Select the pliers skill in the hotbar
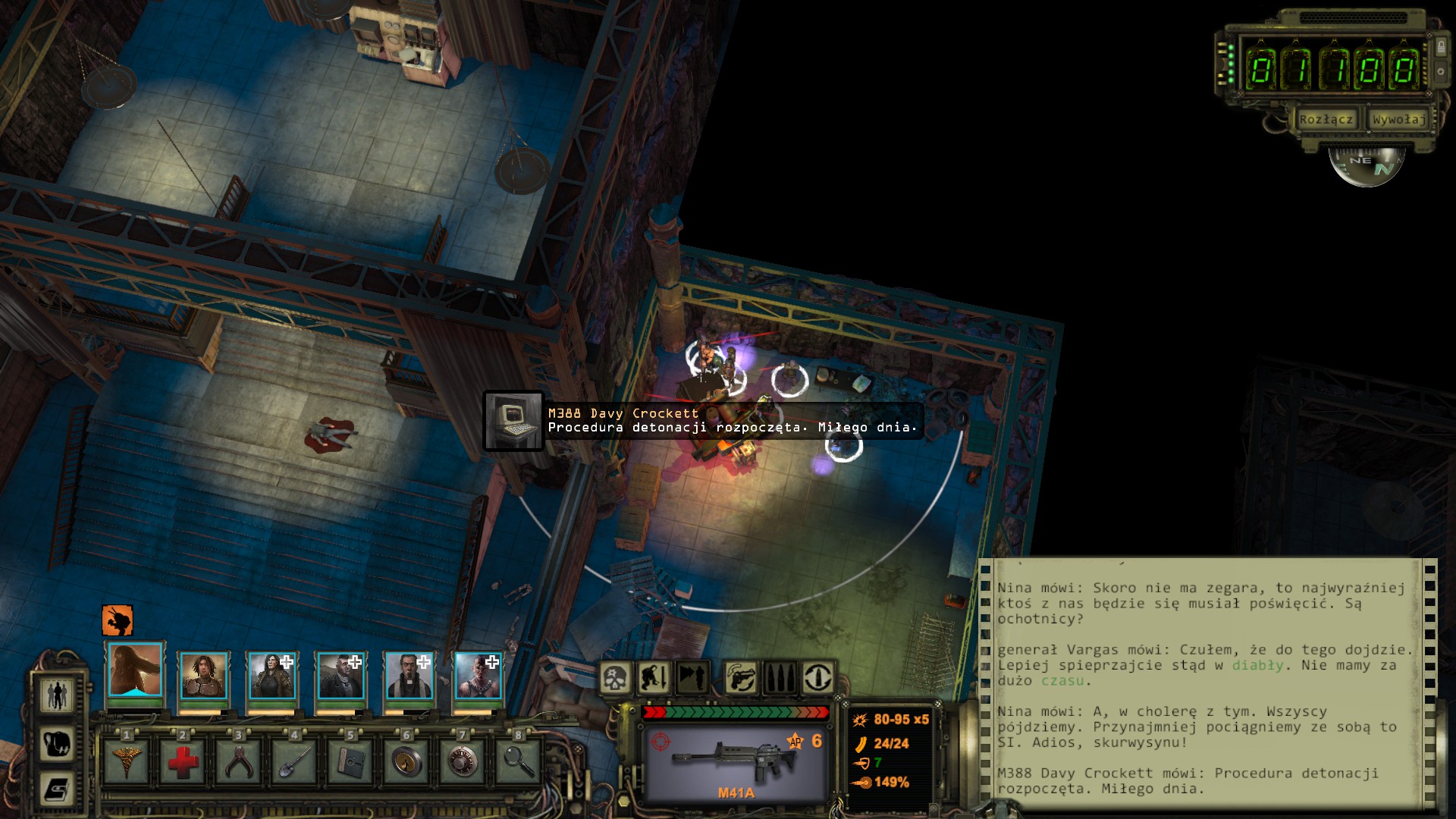The height and width of the screenshot is (819, 1456). click(x=238, y=761)
